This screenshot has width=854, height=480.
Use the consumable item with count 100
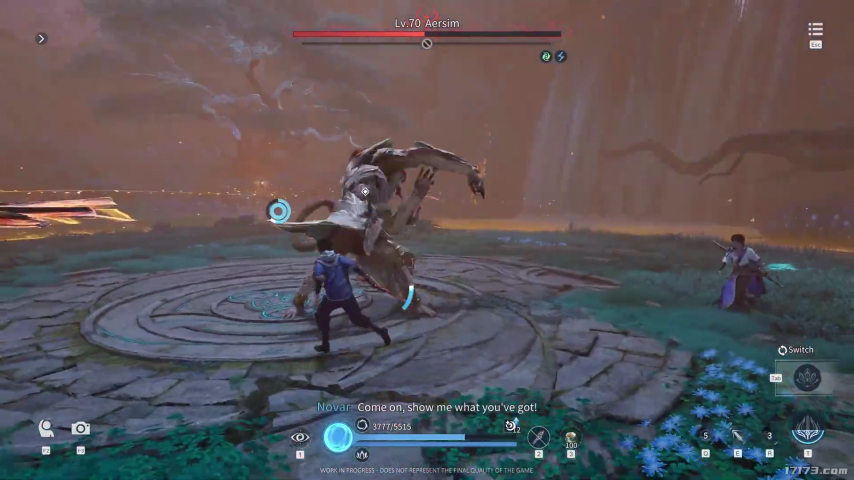[x=571, y=437]
